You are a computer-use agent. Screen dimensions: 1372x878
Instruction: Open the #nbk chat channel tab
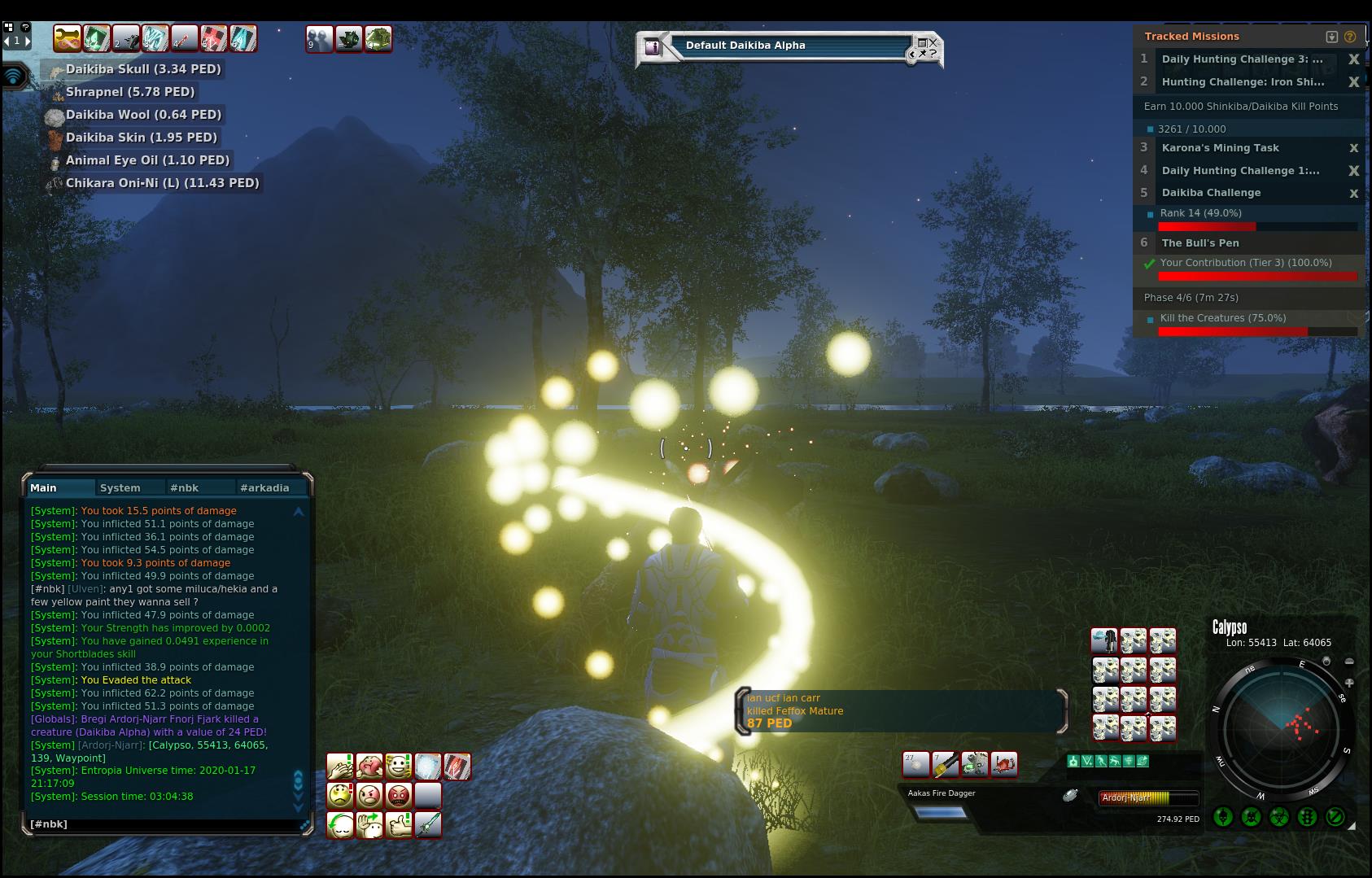pos(185,488)
